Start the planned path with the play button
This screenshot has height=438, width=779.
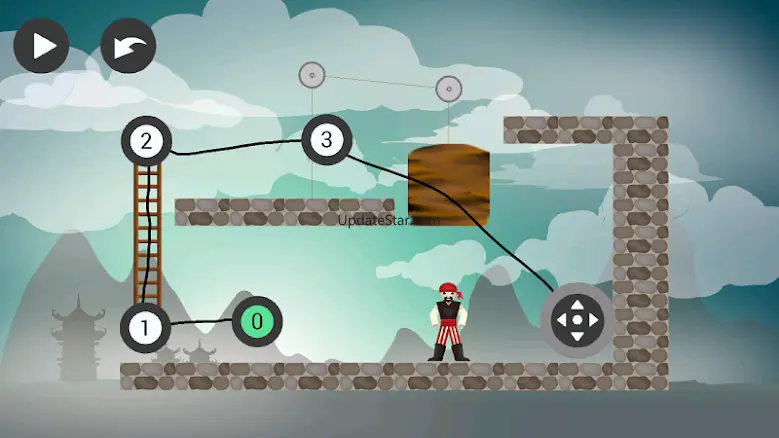[x=41, y=46]
